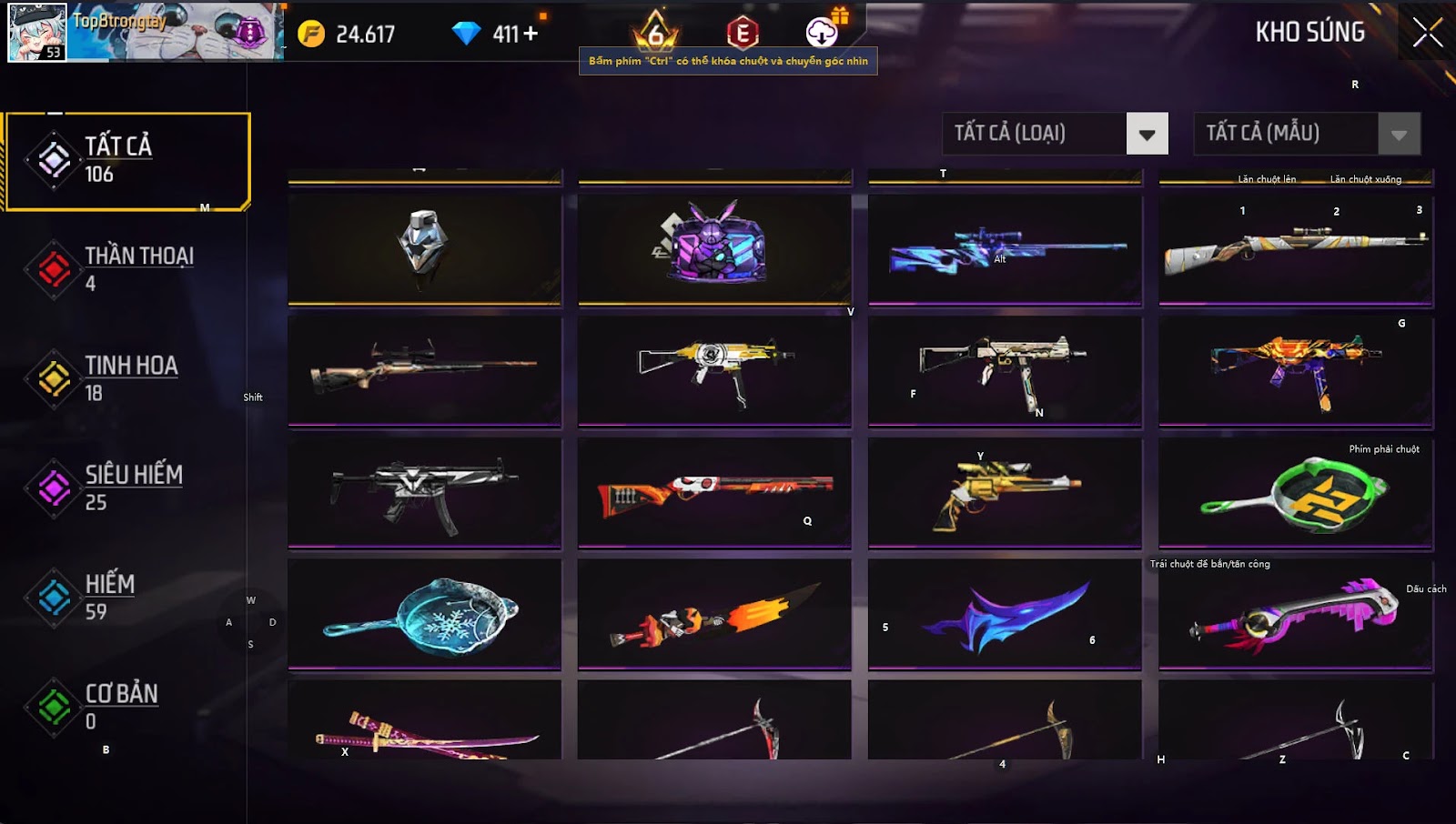Show Siêu Hiếm skins
The width and height of the screenshot is (1456, 824).
127,487
